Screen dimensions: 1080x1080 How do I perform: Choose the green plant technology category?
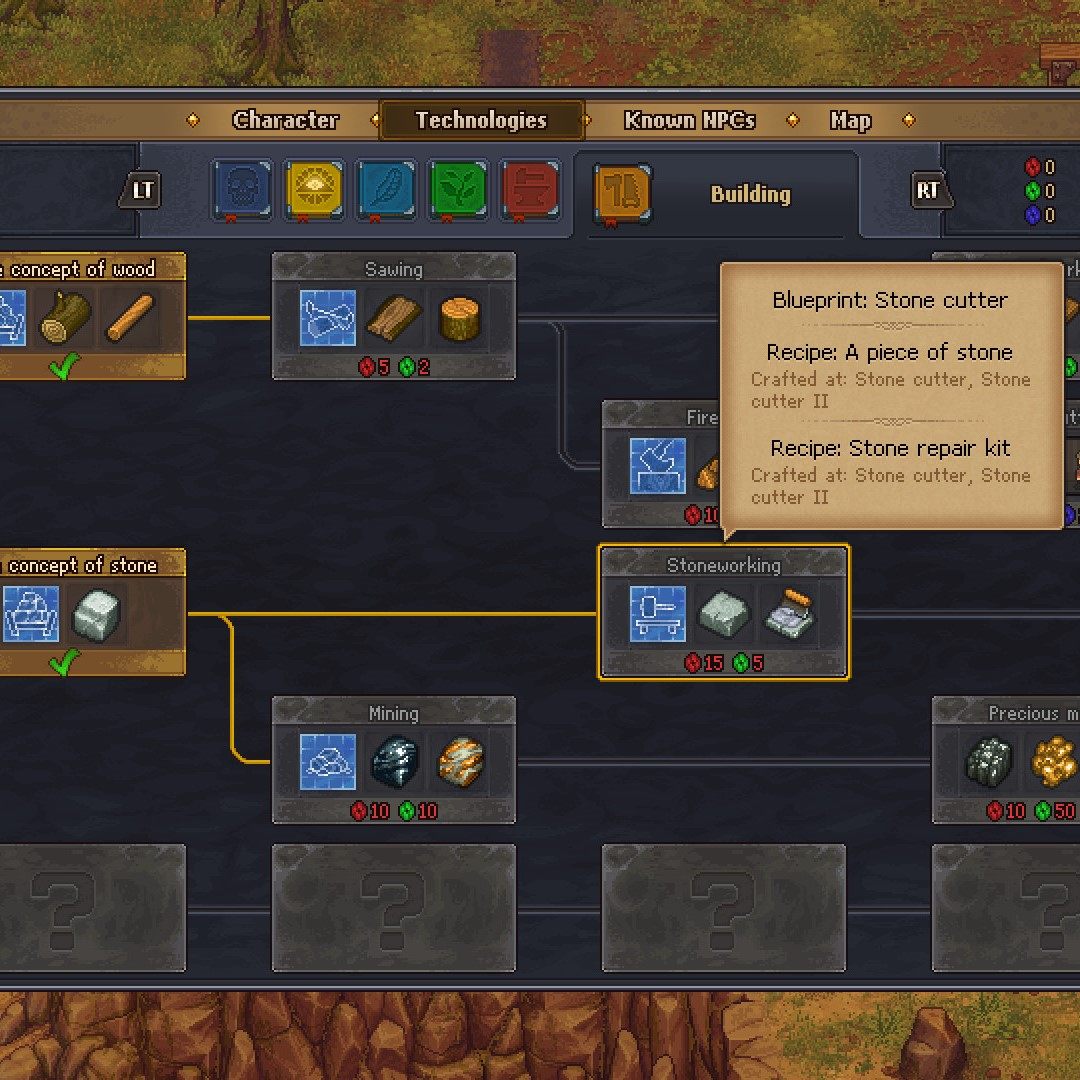click(x=458, y=190)
